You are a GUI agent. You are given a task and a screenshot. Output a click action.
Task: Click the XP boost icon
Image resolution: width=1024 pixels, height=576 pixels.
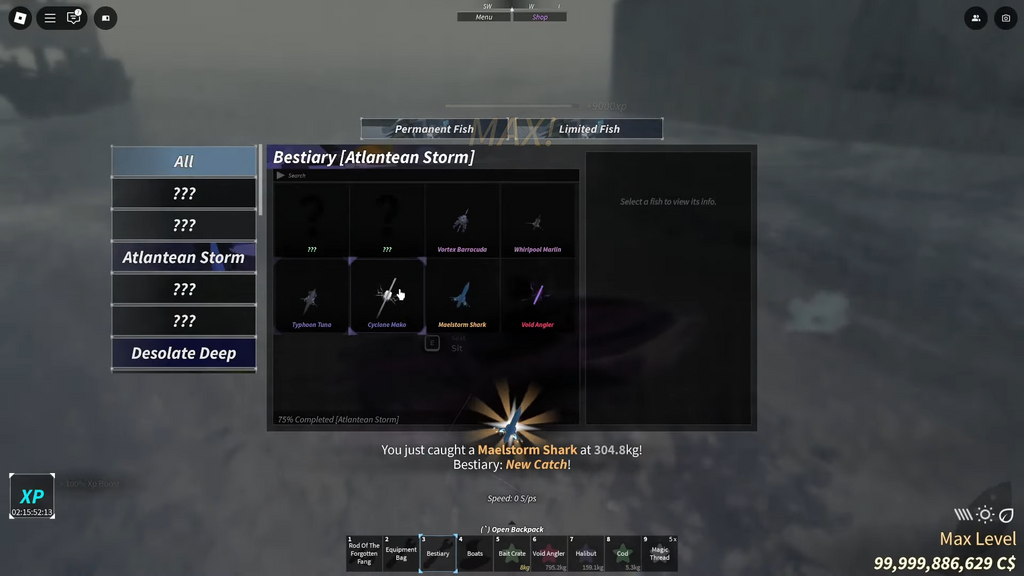[x=32, y=496]
